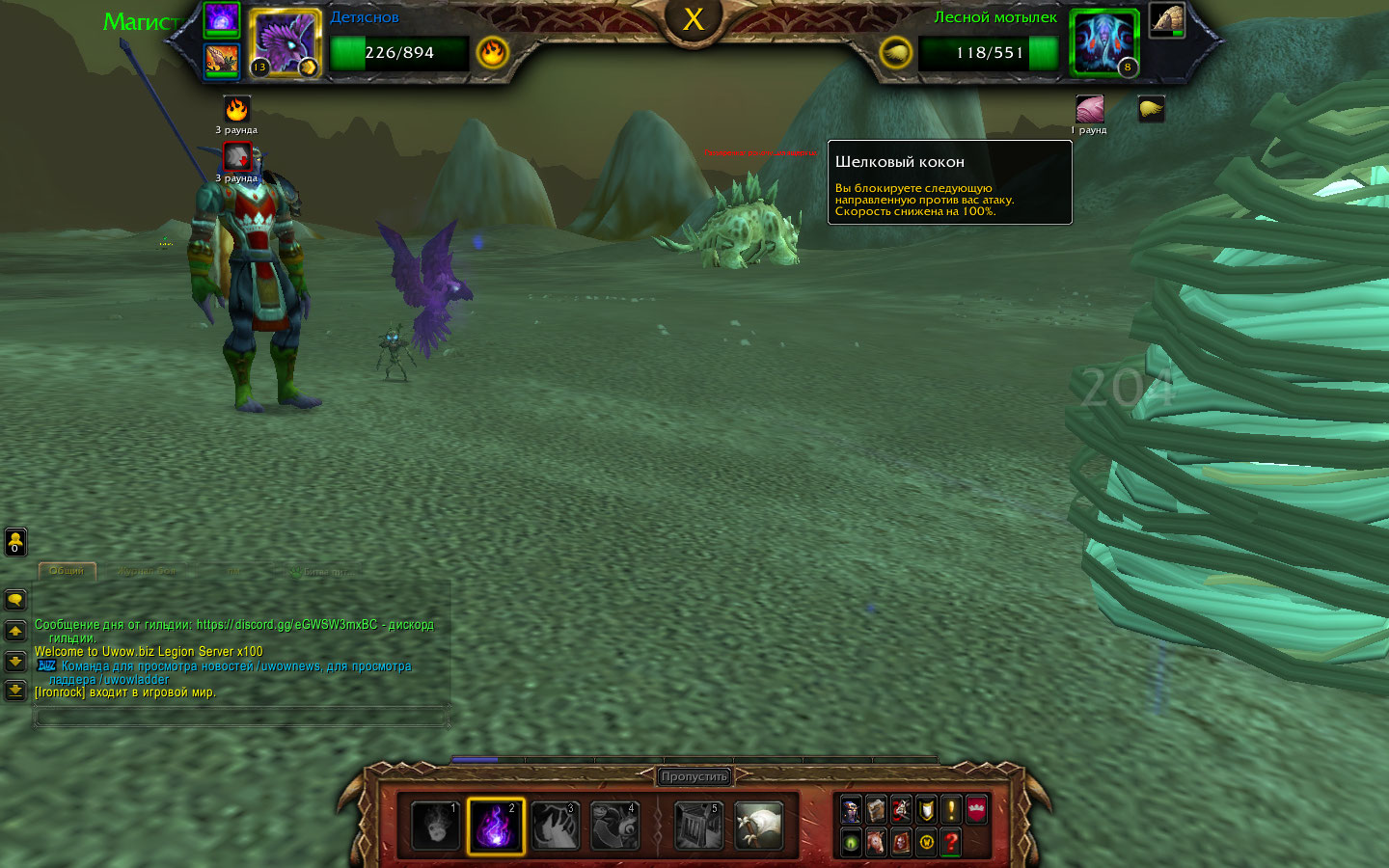Open the friends list social button

15,542
